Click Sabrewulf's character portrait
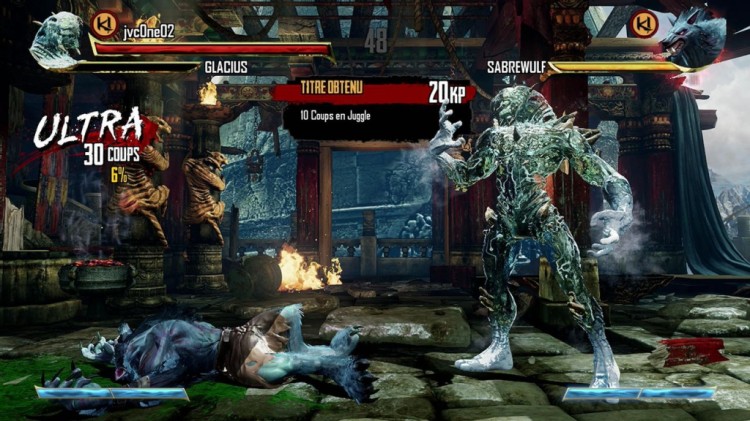The image size is (750, 421). [x=695, y=37]
